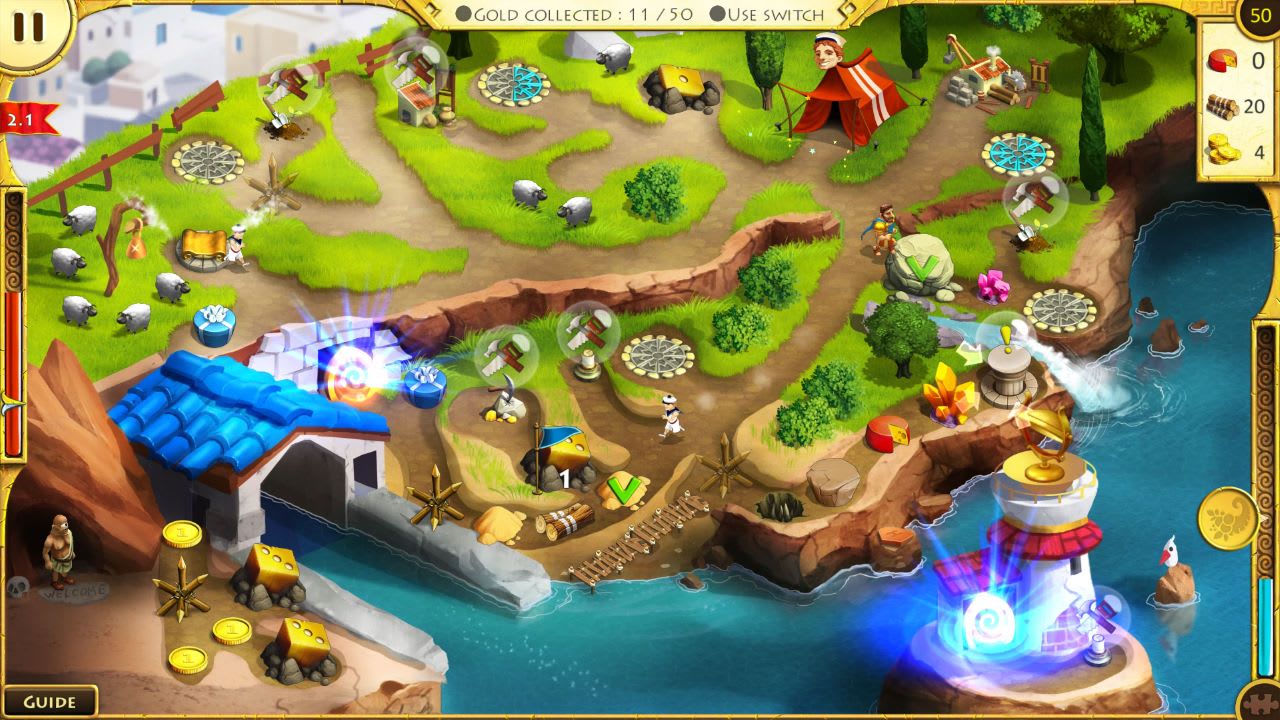
Task: Click the cheese resource icon
Action: click(x=1222, y=60)
